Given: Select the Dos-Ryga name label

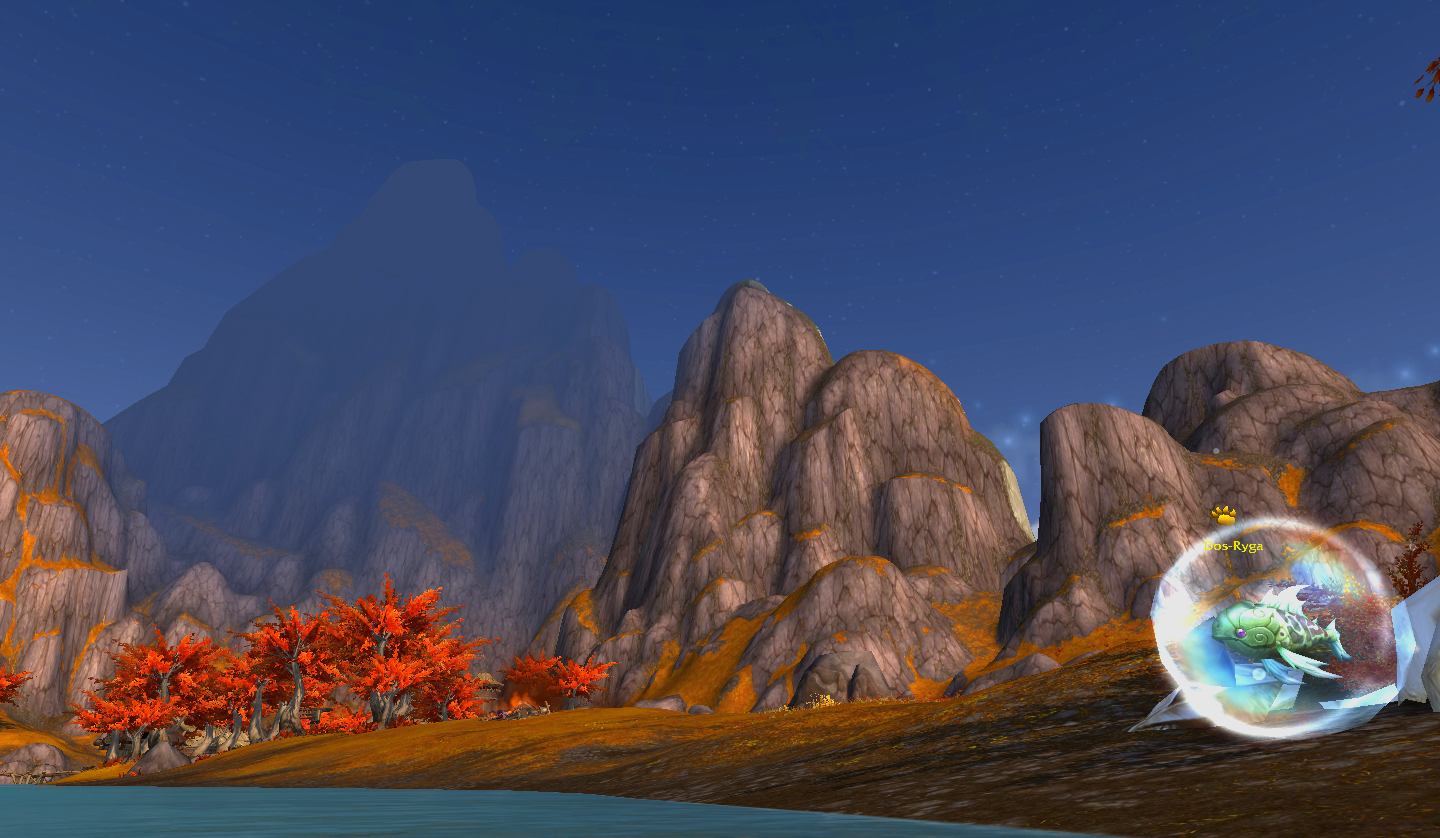Looking at the screenshot, I should (x=1233, y=546).
